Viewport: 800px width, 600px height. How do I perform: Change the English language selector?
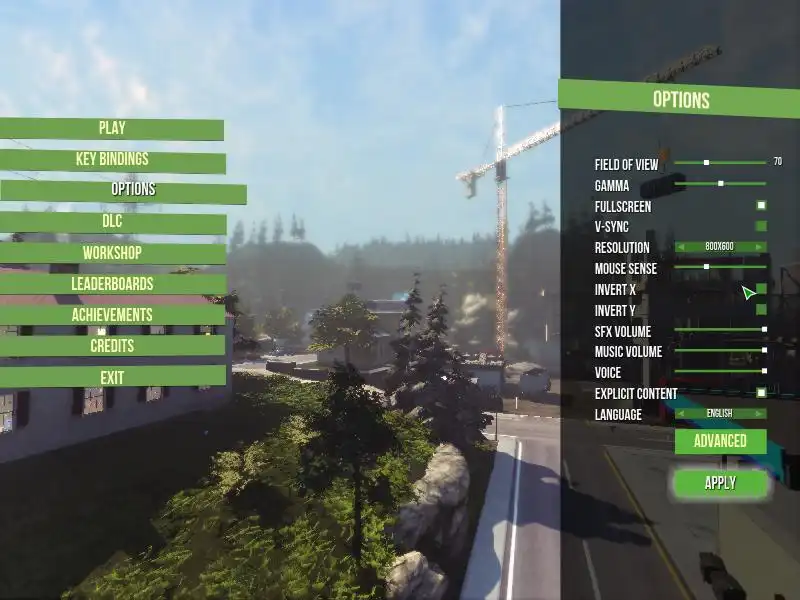[720, 413]
